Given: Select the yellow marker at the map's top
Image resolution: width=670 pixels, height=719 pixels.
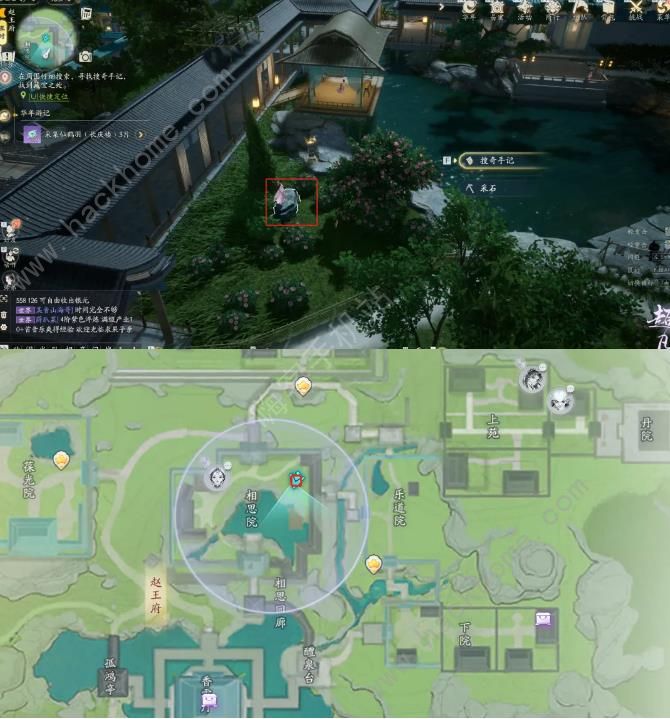Looking at the screenshot, I should (x=303, y=386).
